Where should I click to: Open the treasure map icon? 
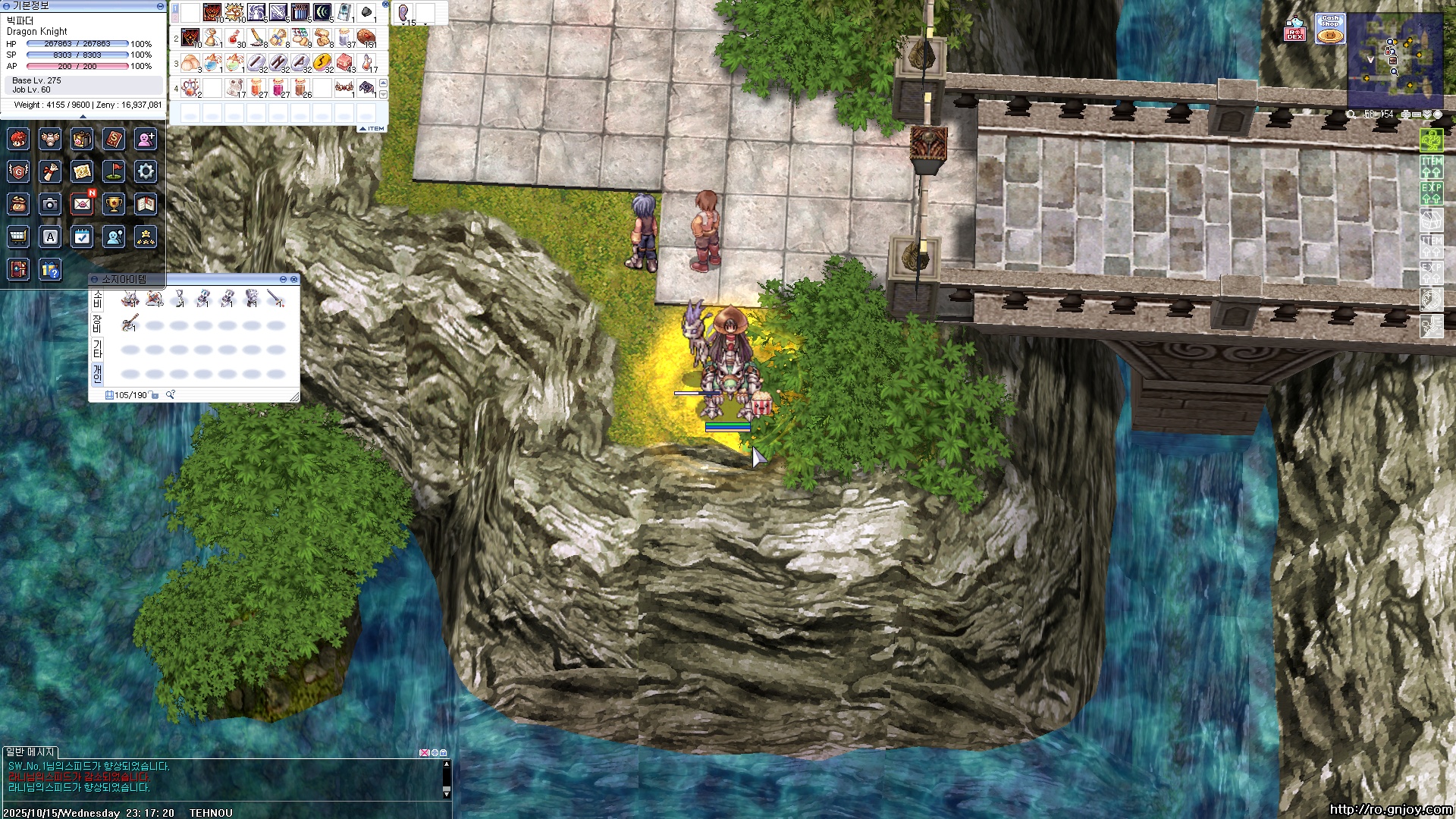(x=82, y=171)
